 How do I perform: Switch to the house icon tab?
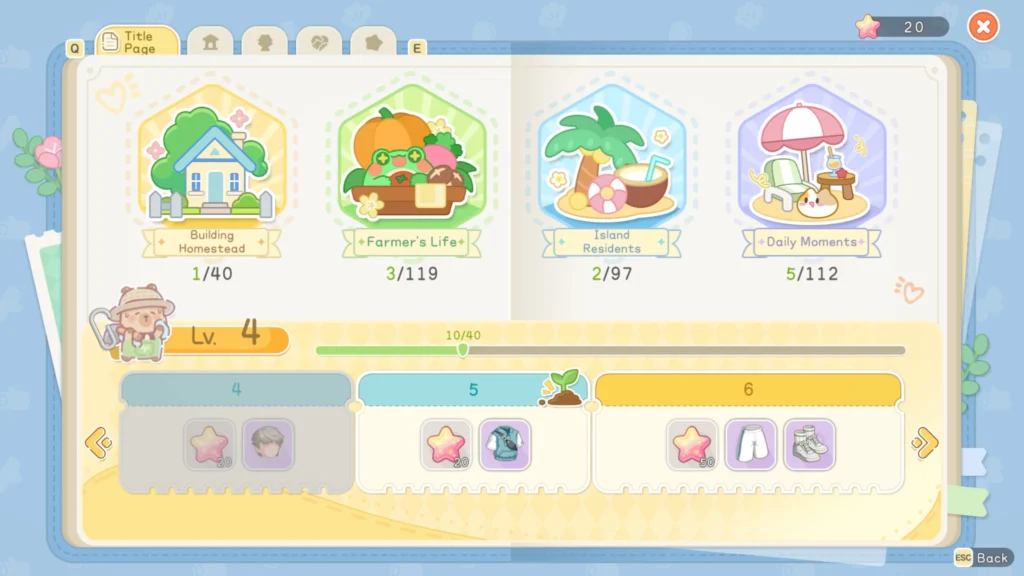(x=210, y=43)
